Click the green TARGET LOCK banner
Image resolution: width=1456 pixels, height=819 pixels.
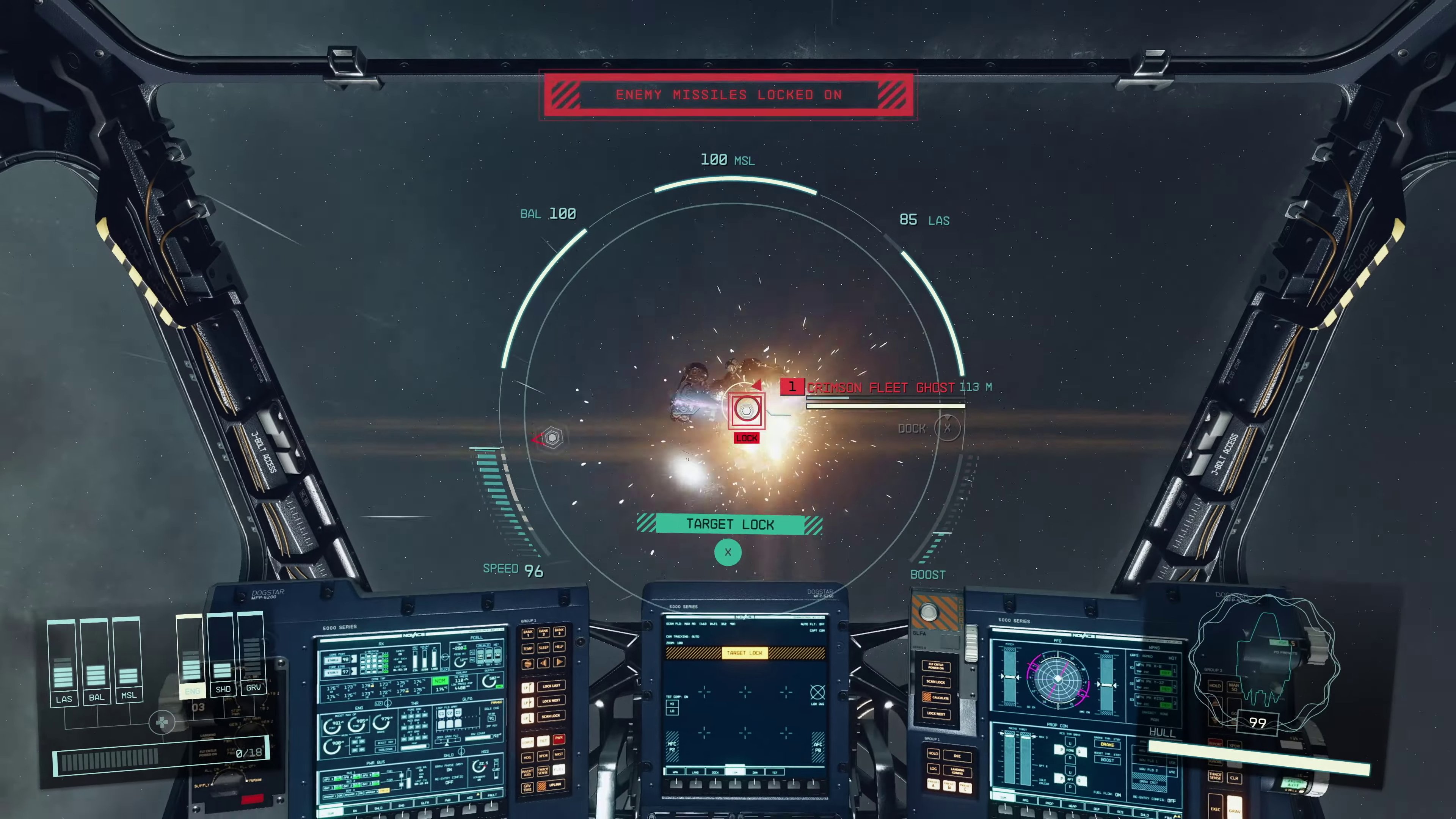click(729, 524)
